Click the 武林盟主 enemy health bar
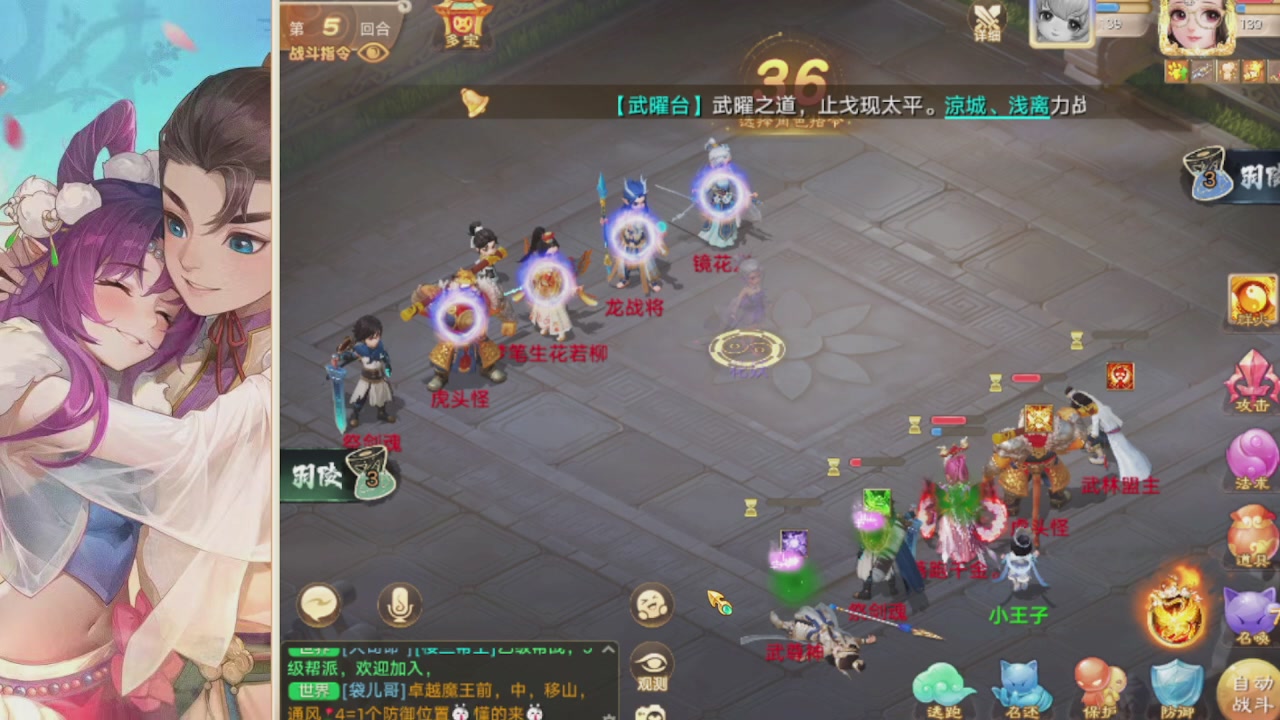Screen dimensions: 1280x720 [1027, 378]
